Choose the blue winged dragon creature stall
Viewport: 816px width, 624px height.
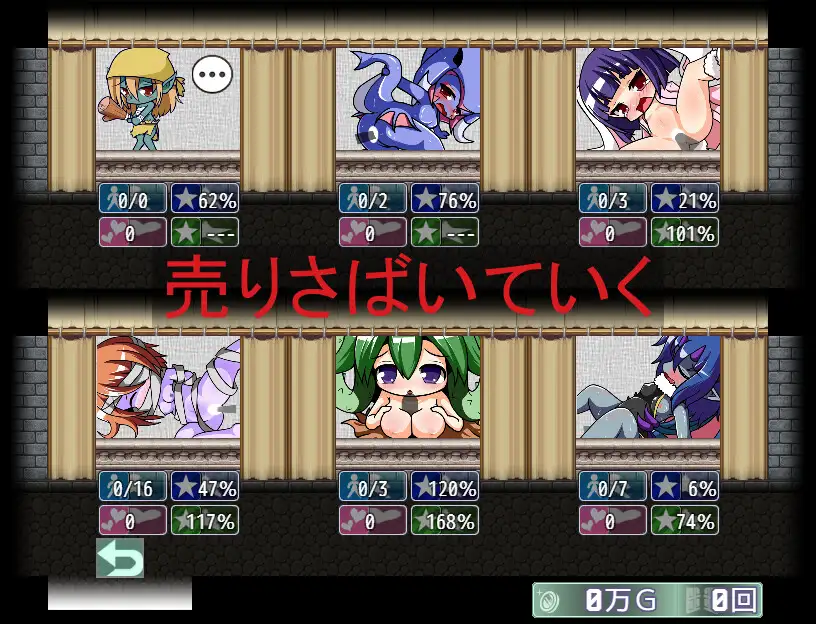click(408, 100)
